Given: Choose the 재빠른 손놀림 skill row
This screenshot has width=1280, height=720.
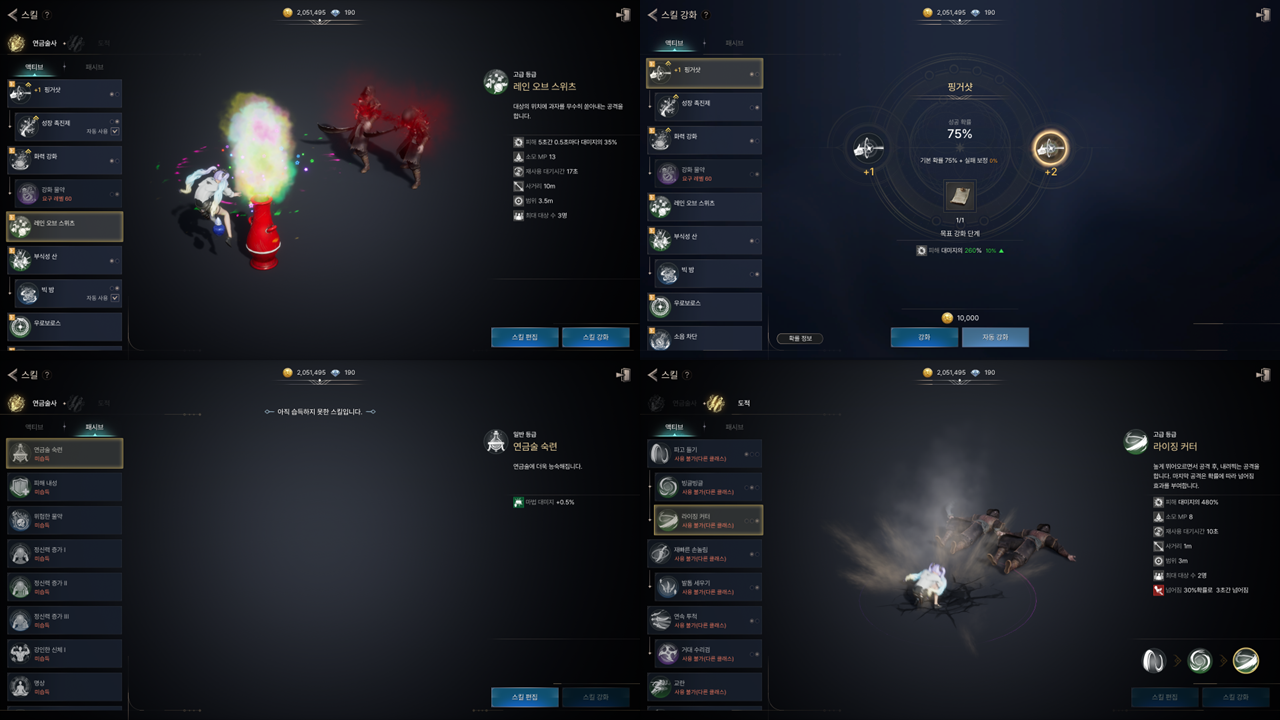Looking at the screenshot, I should click(x=704, y=553).
